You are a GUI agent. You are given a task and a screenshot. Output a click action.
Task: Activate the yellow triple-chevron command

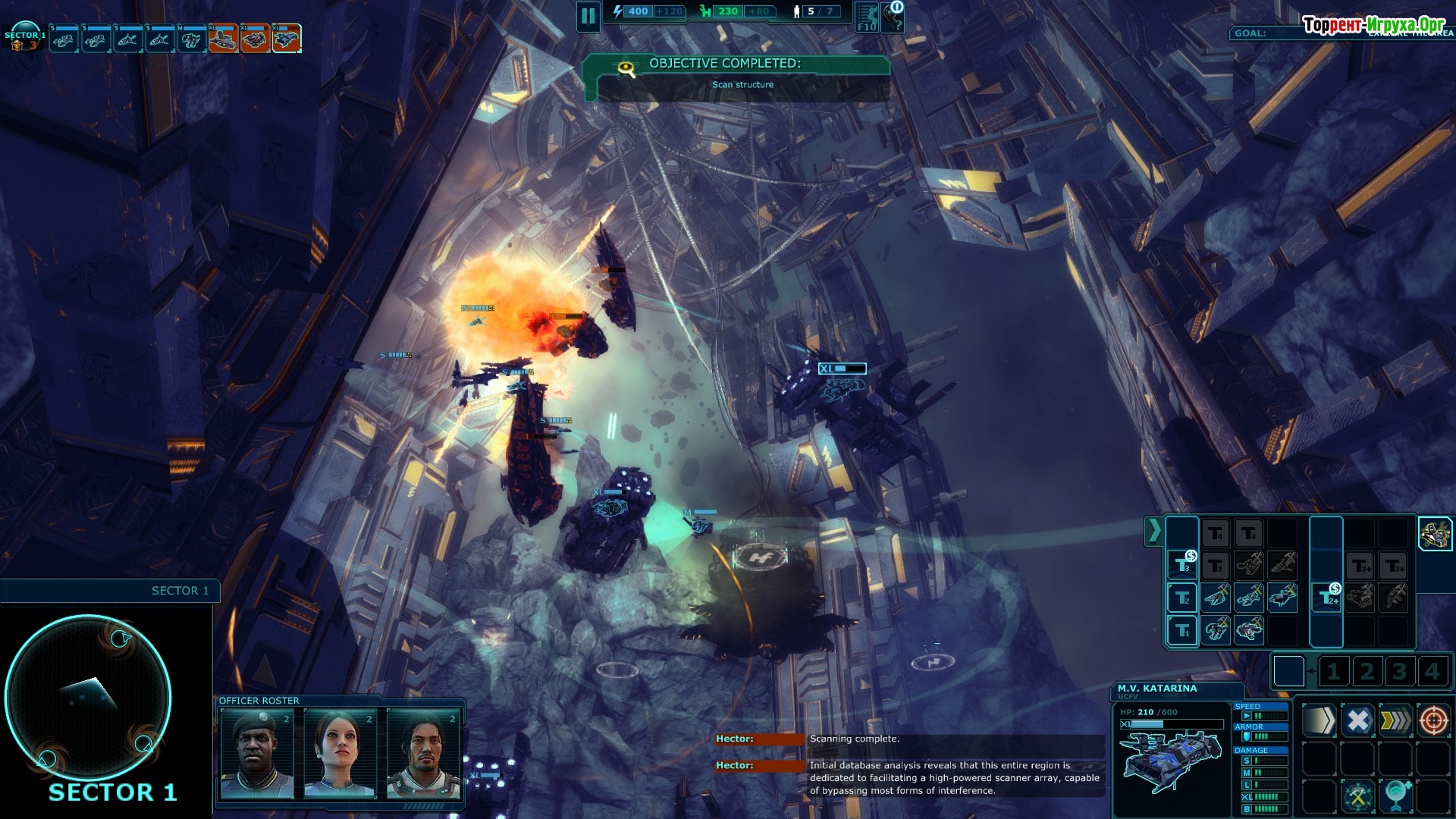(x=1395, y=720)
